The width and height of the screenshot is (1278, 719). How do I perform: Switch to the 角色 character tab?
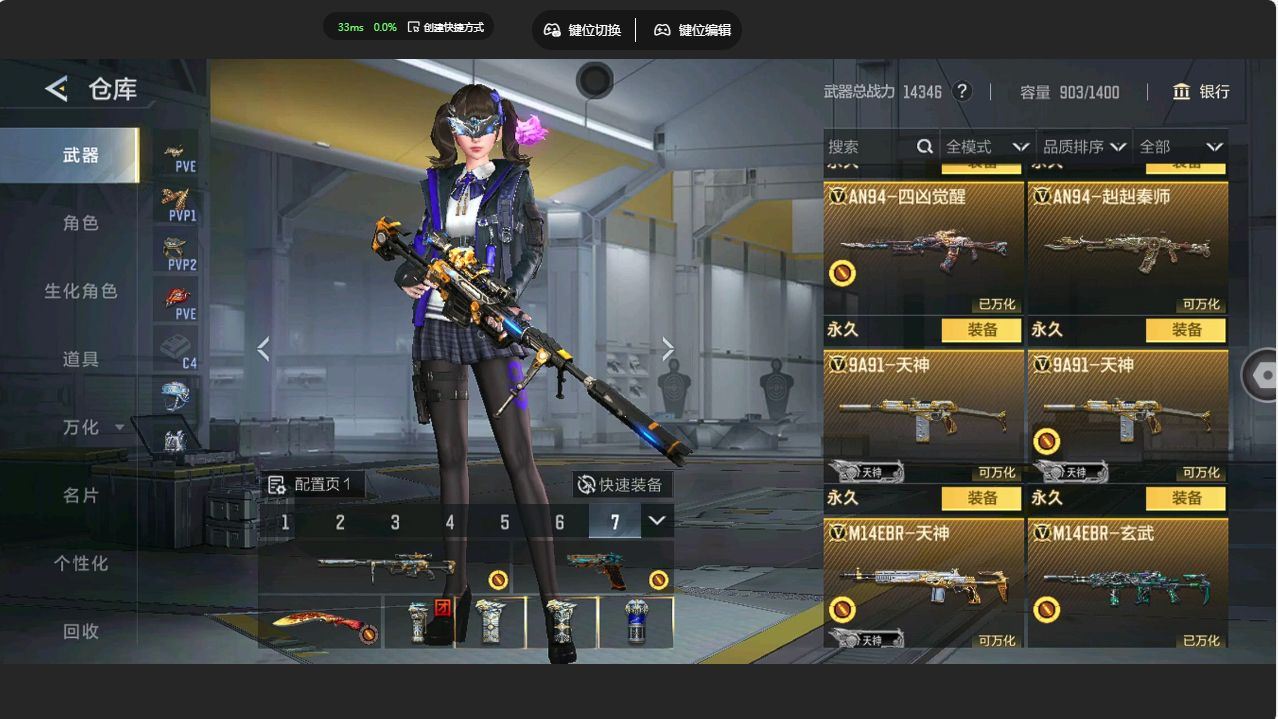(81, 223)
